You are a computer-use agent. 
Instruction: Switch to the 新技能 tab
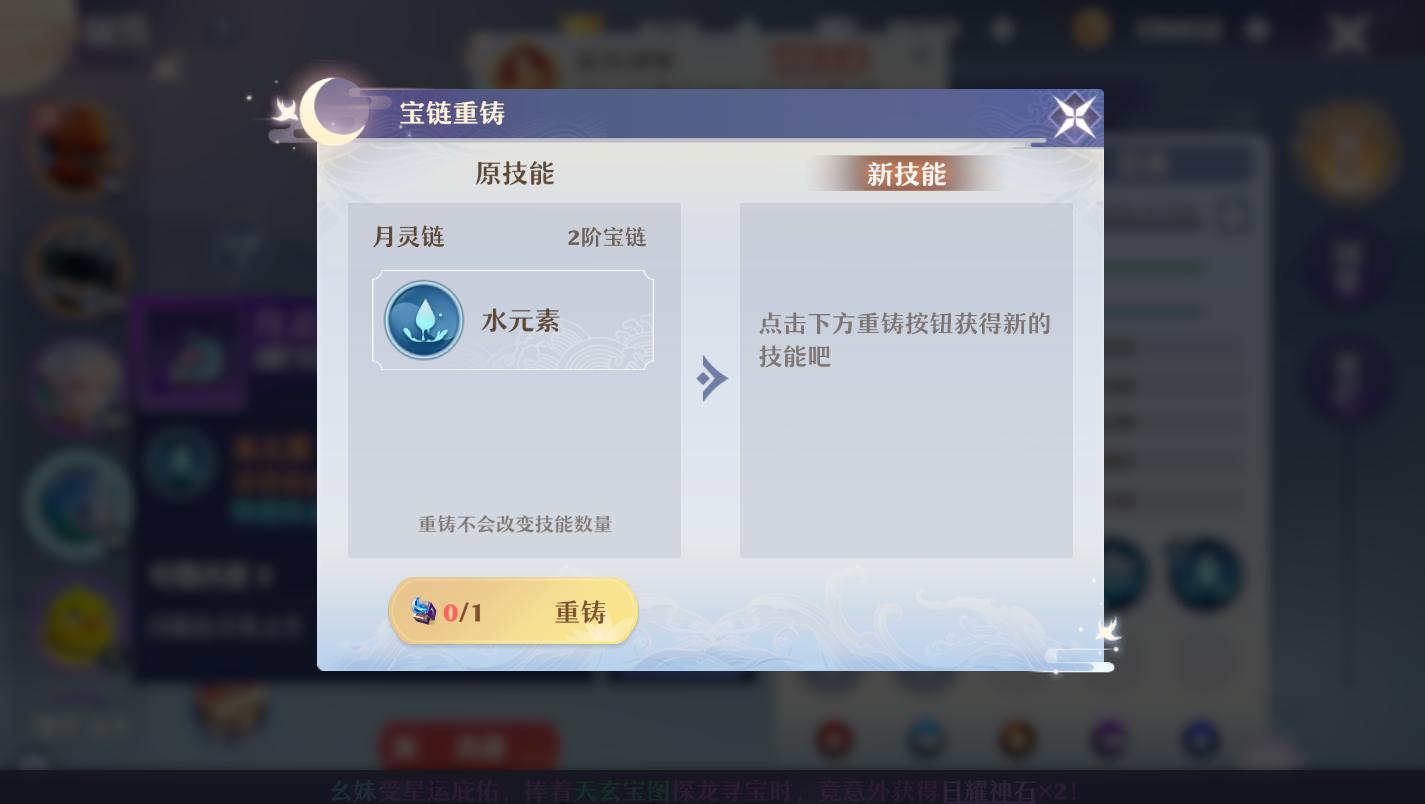click(x=905, y=173)
